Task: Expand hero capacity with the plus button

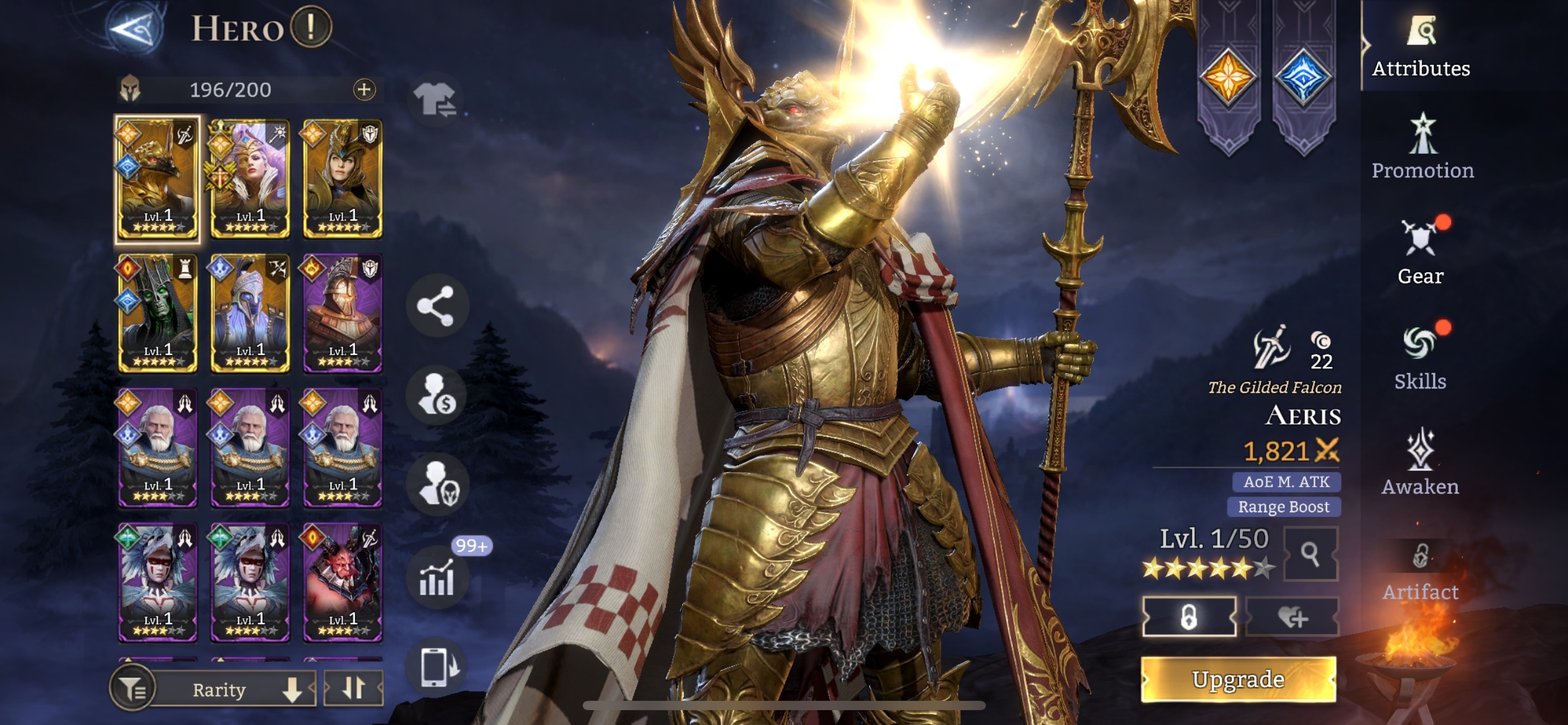Action: point(364,90)
